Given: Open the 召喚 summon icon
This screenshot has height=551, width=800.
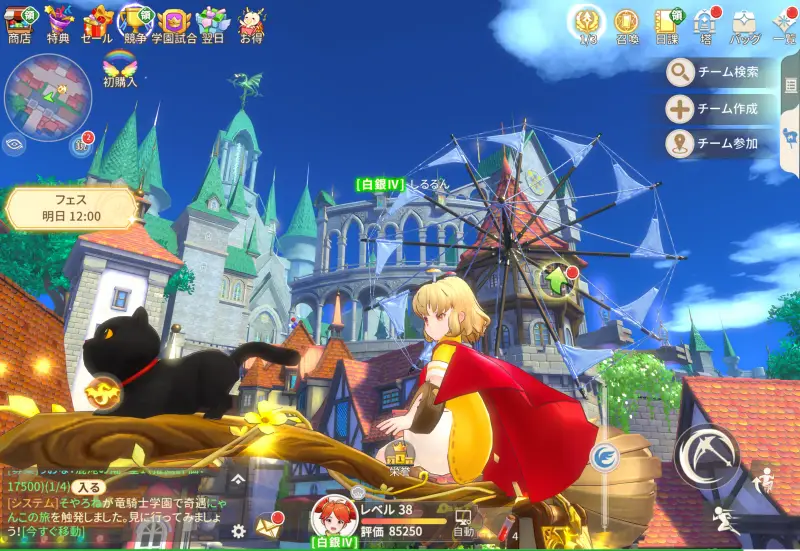Looking at the screenshot, I should click(626, 24).
